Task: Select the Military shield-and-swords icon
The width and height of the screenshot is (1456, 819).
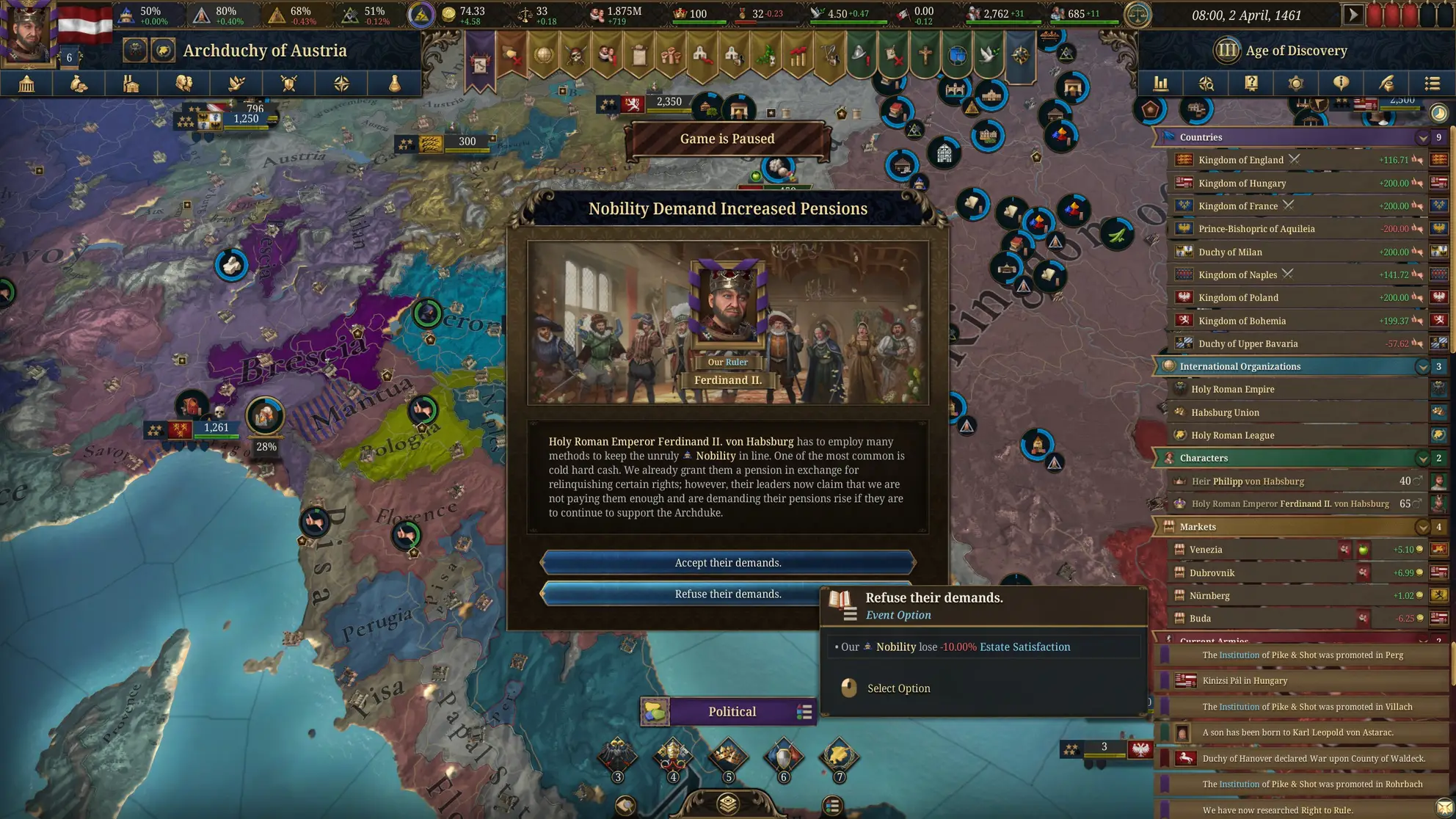Action: click(x=289, y=84)
